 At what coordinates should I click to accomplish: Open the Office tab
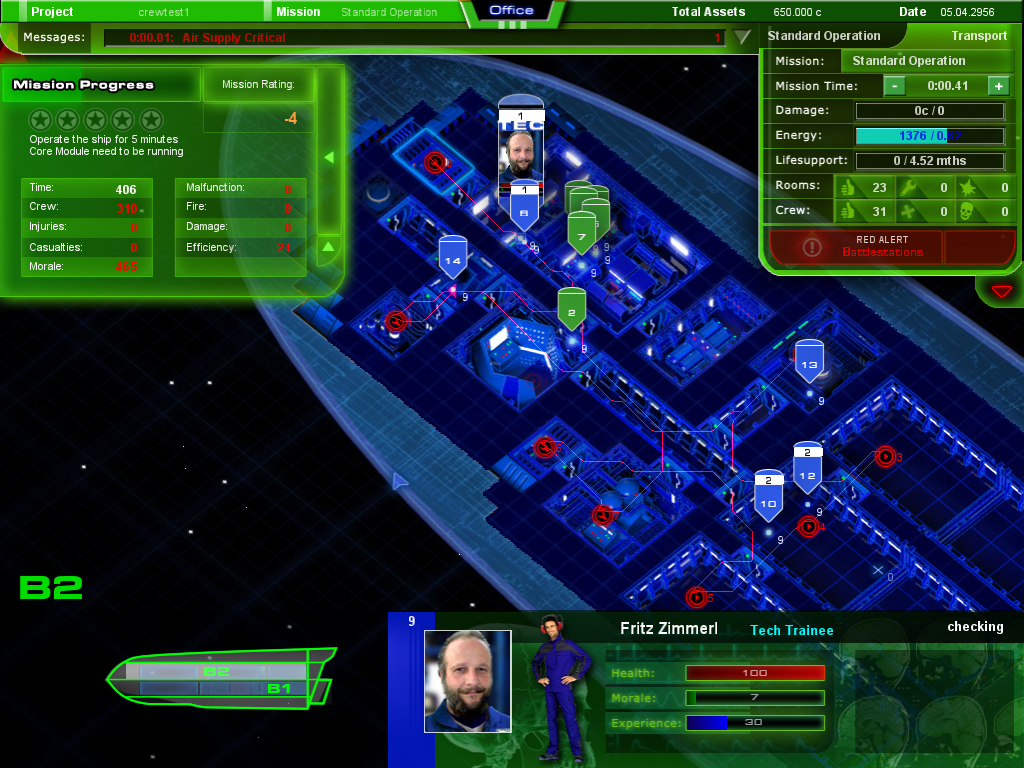click(512, 11)
